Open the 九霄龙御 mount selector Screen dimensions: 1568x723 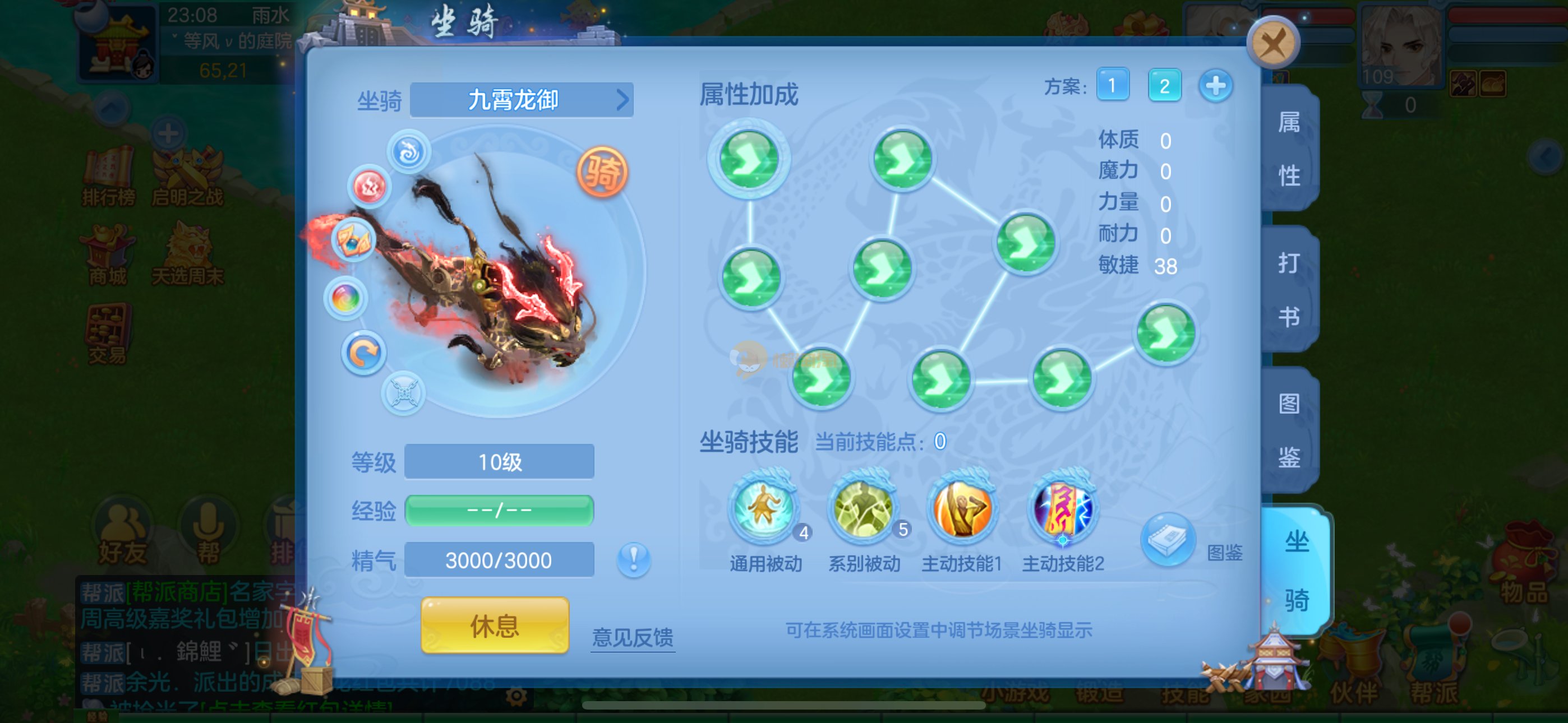522,100
